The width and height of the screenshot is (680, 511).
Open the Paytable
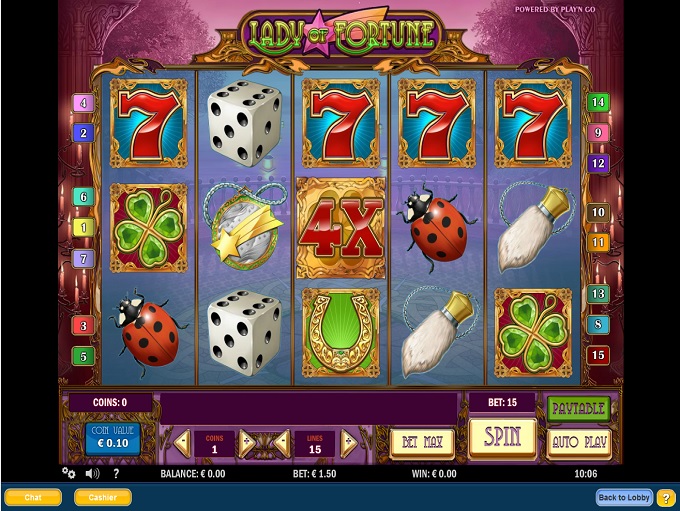pyautogui.click(x=578, y=408)
